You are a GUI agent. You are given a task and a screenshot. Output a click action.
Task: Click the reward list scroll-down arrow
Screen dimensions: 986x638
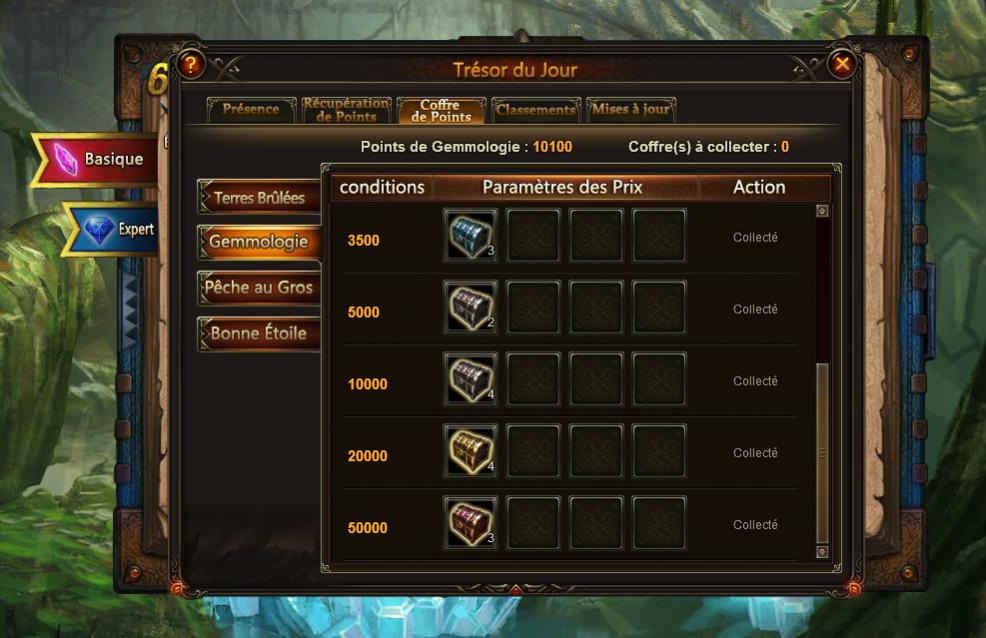point(822,551)
